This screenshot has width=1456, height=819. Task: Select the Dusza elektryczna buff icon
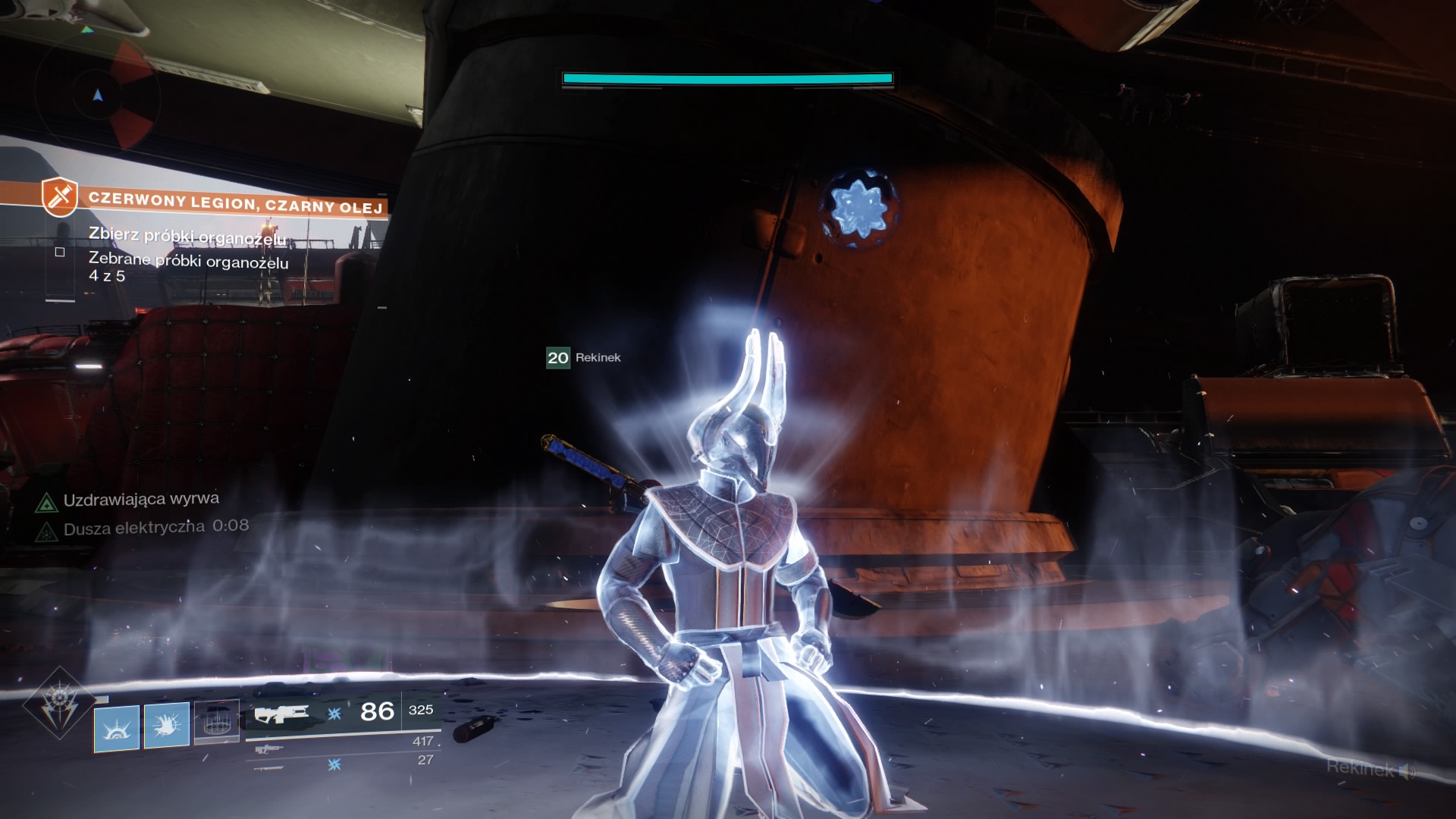[x=47, y=532]
